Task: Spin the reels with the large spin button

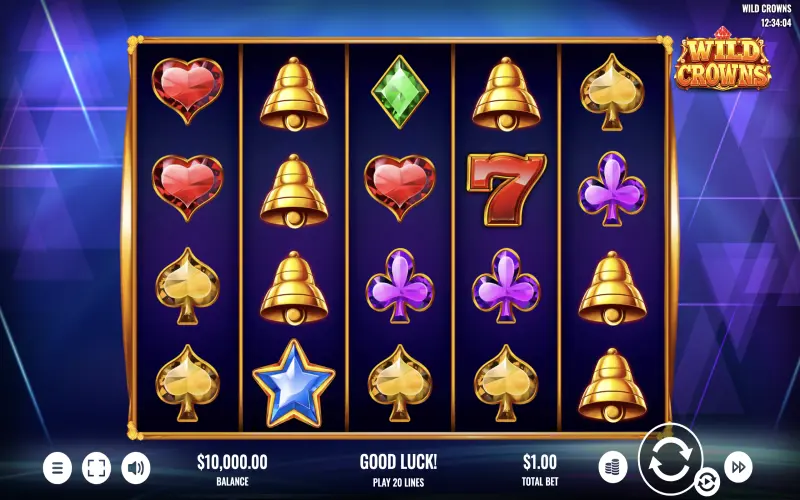Action: [x=670, y=459]
